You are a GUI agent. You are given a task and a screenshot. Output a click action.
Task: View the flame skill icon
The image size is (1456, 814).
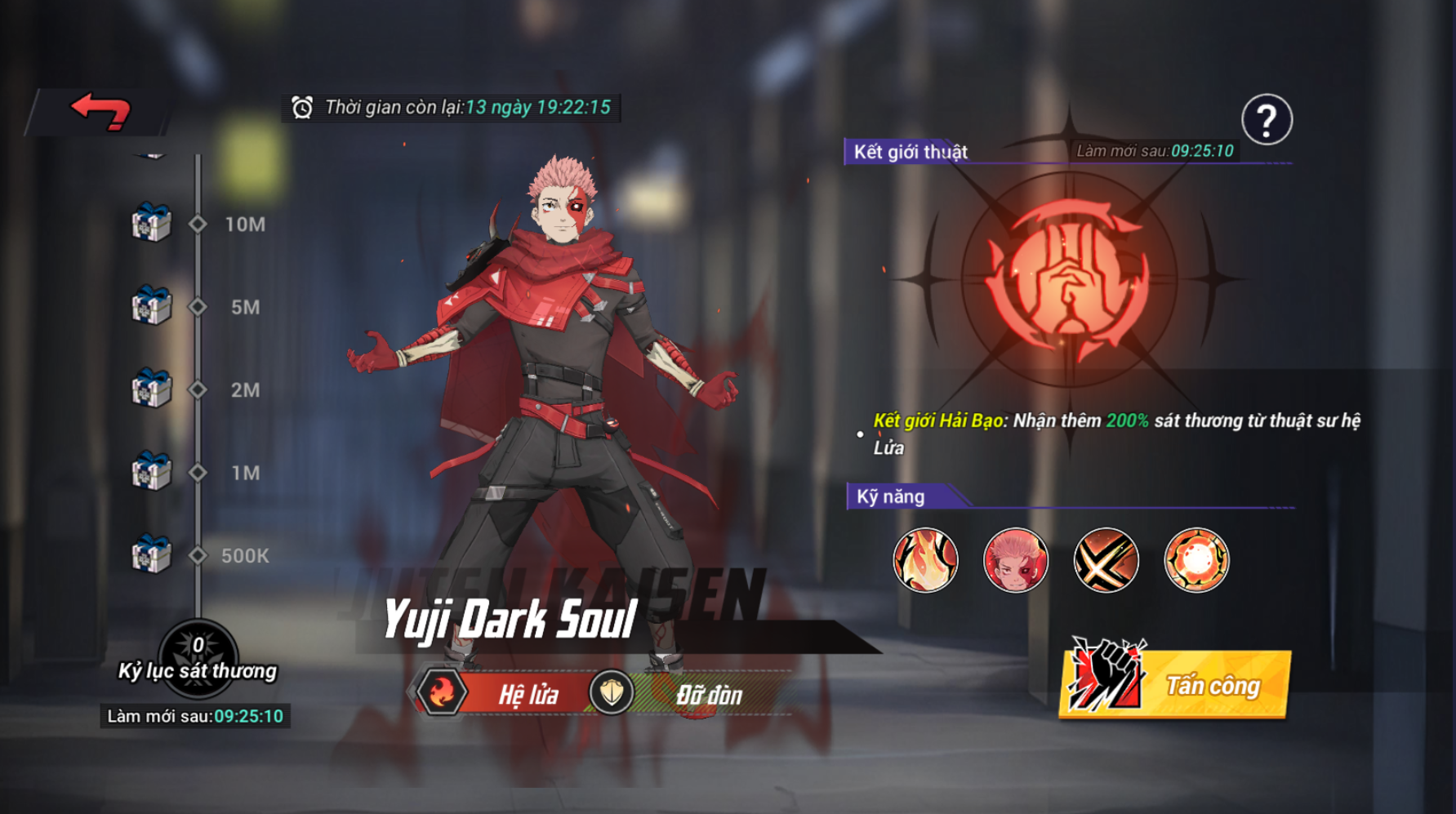925,560
